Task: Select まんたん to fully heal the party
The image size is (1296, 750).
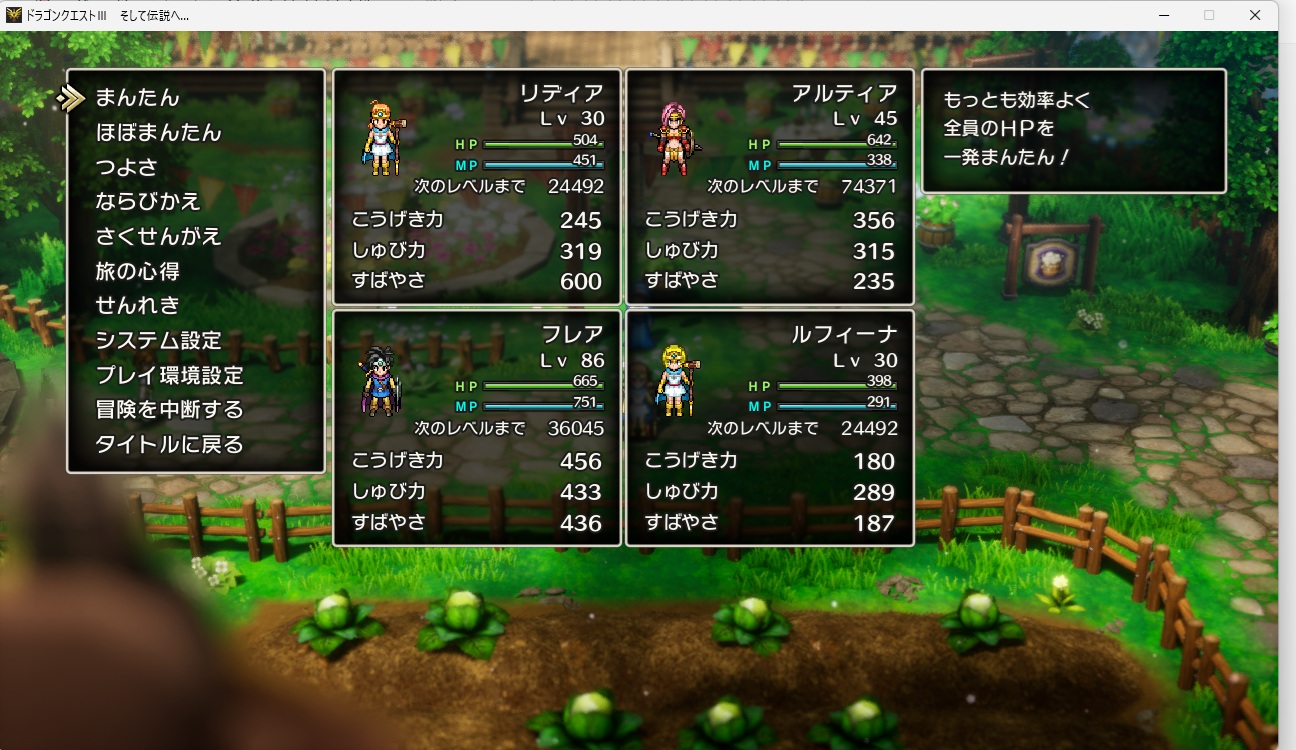Action: coord(138,98)
